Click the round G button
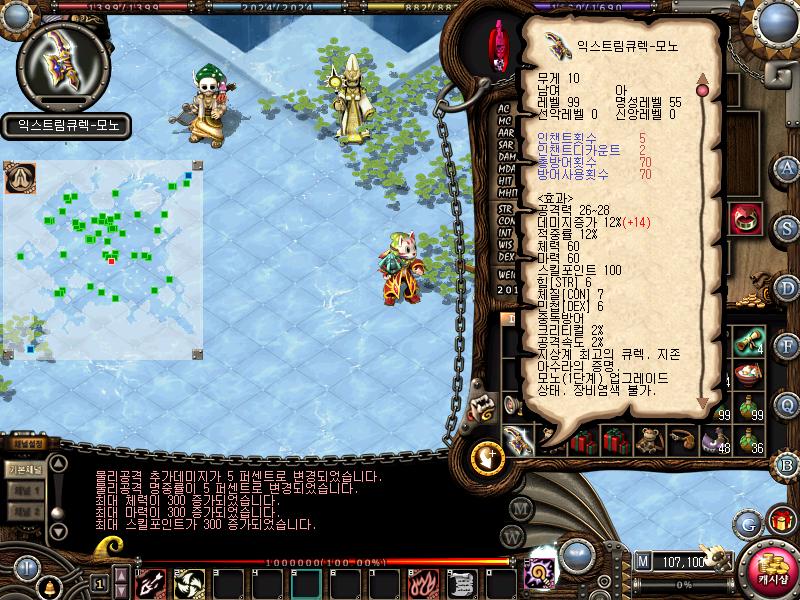Image resolution: width=800 pixels, height=600 pixels. click(x=749, y=522)
